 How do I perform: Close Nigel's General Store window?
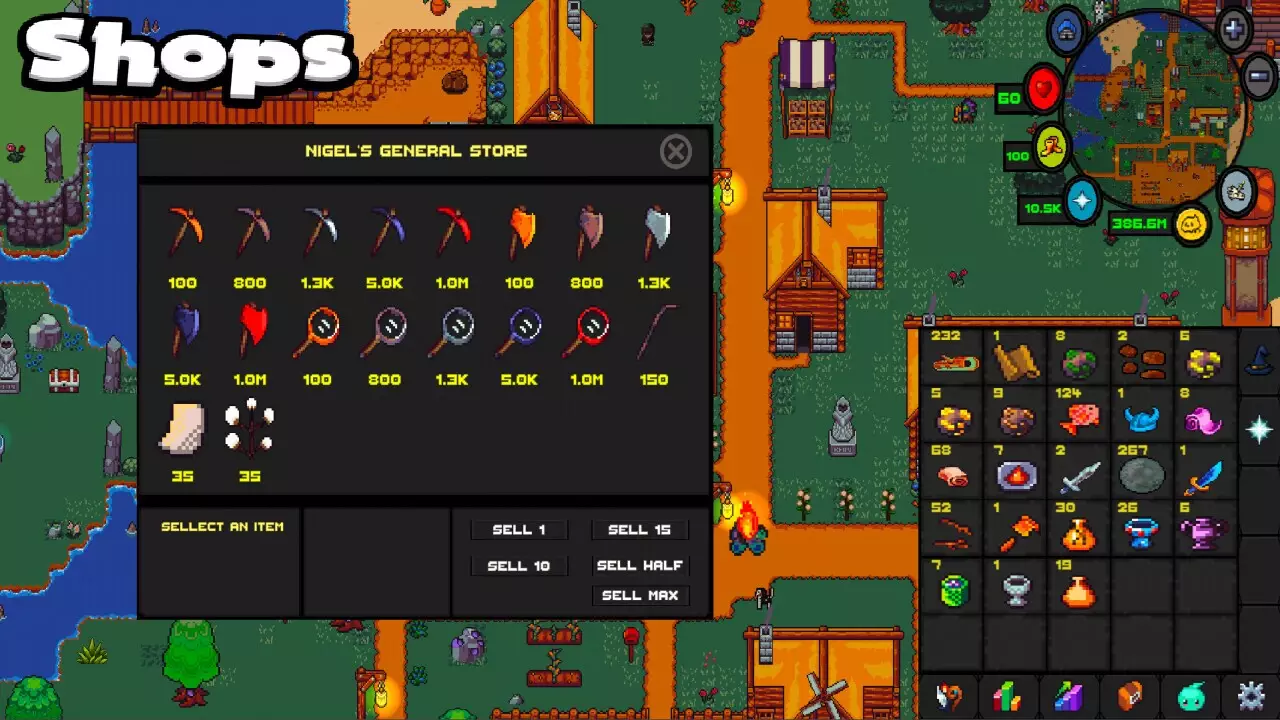click(676, 152)
